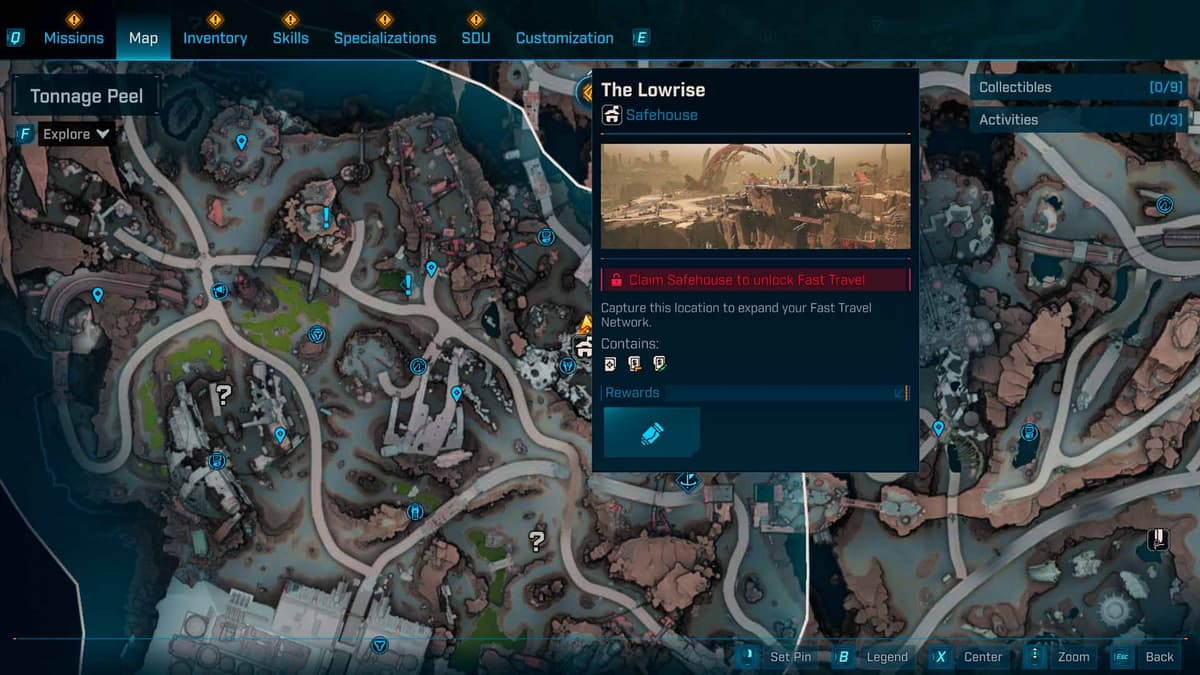Open the Skills tab
The image size is (1200, 675).
[290, 38]
